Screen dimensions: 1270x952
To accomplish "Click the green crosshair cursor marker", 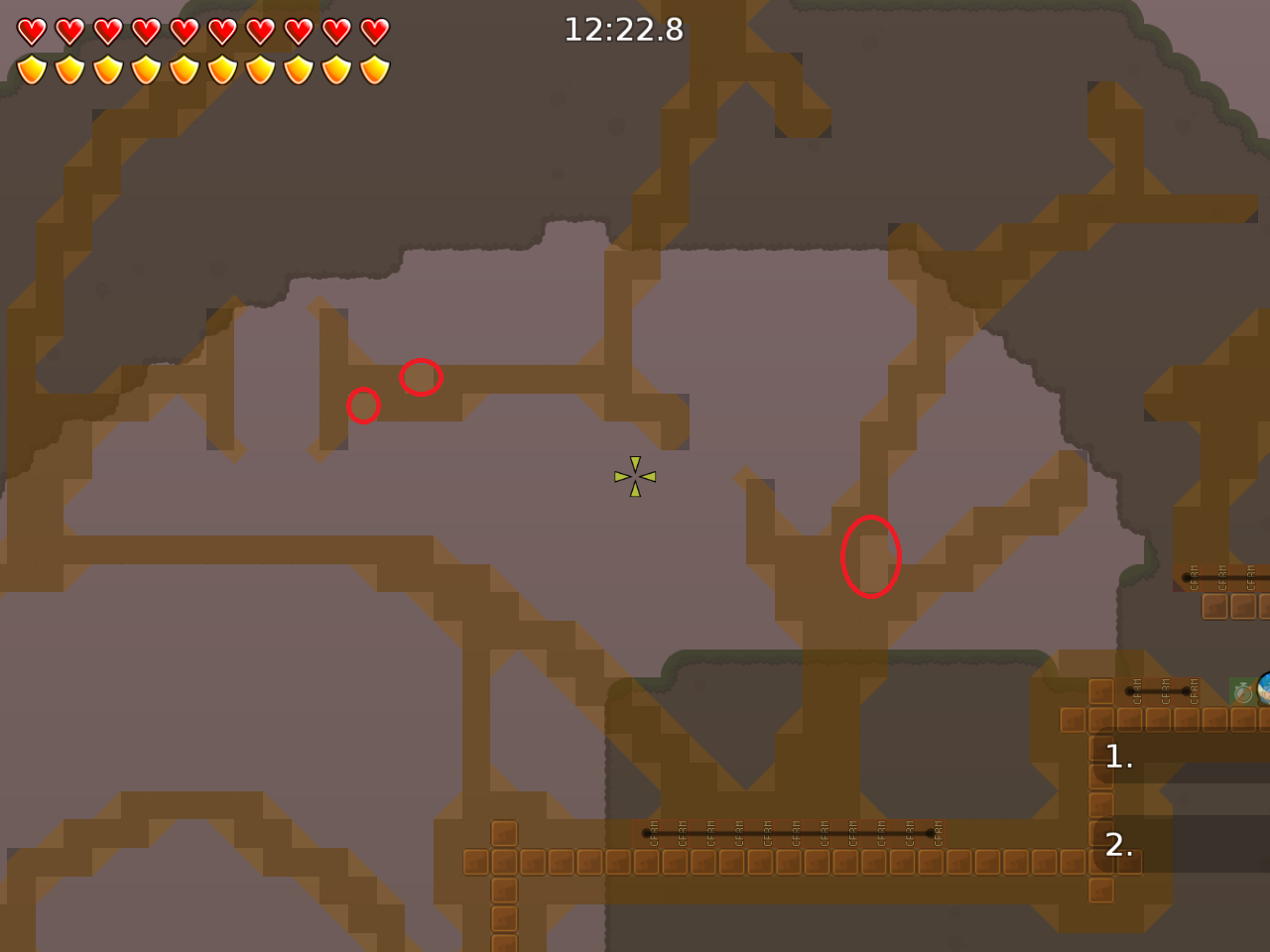I will [x=634, y=476].
